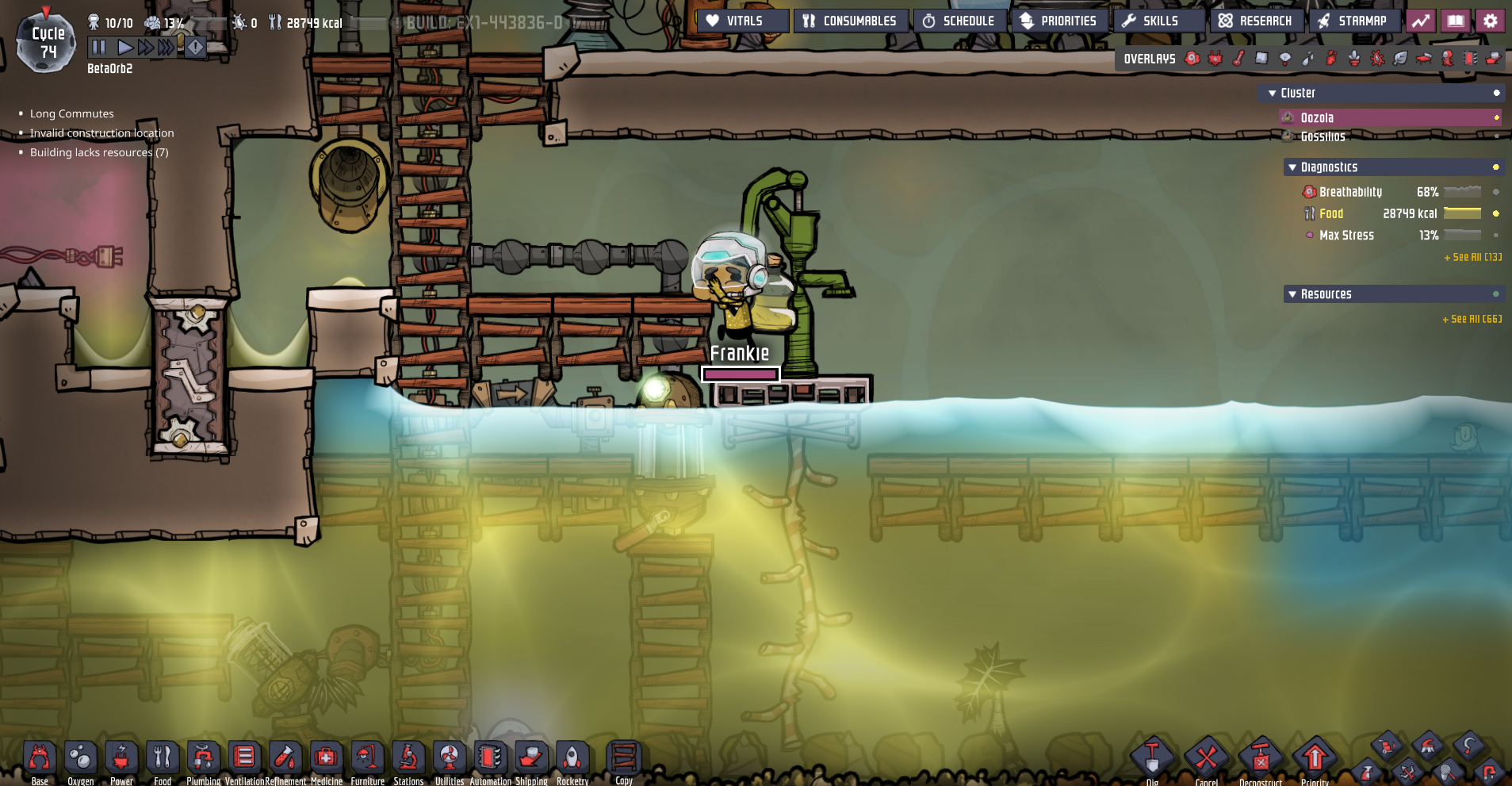The image size is (1512, 786).
Task: Select the Deconstruct tool
Action: (x=1260, y=757)
